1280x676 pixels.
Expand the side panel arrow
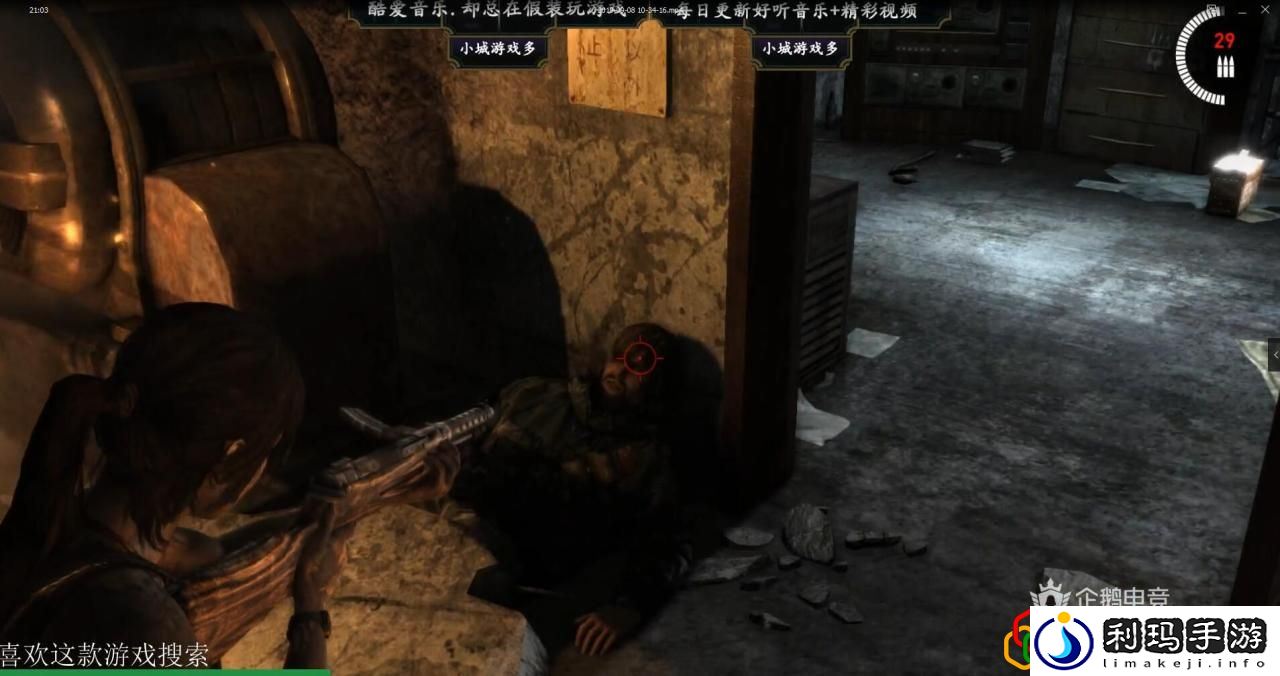click(1274, 355)
